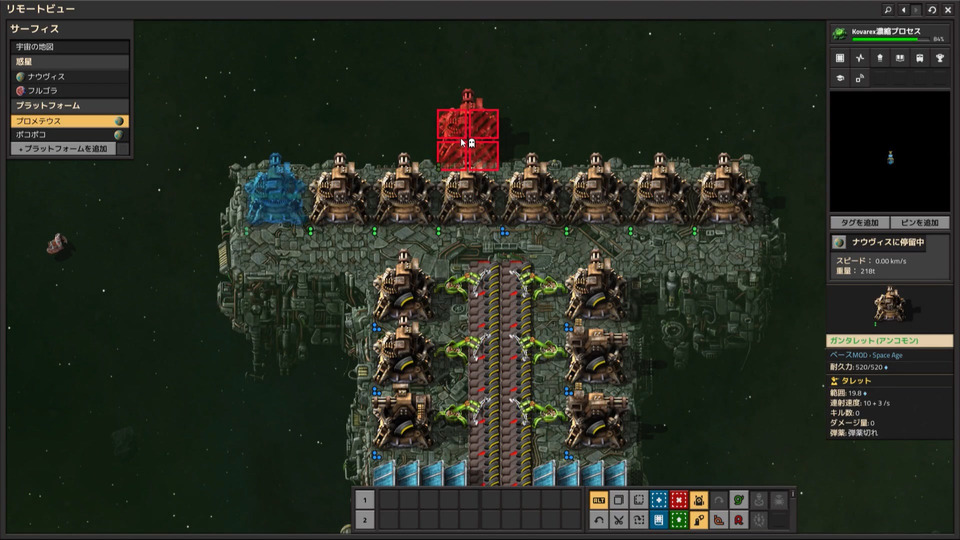Select the プロメテウス platform
Image resolution: width=960 pixels, height=540 pixels.
70,120
